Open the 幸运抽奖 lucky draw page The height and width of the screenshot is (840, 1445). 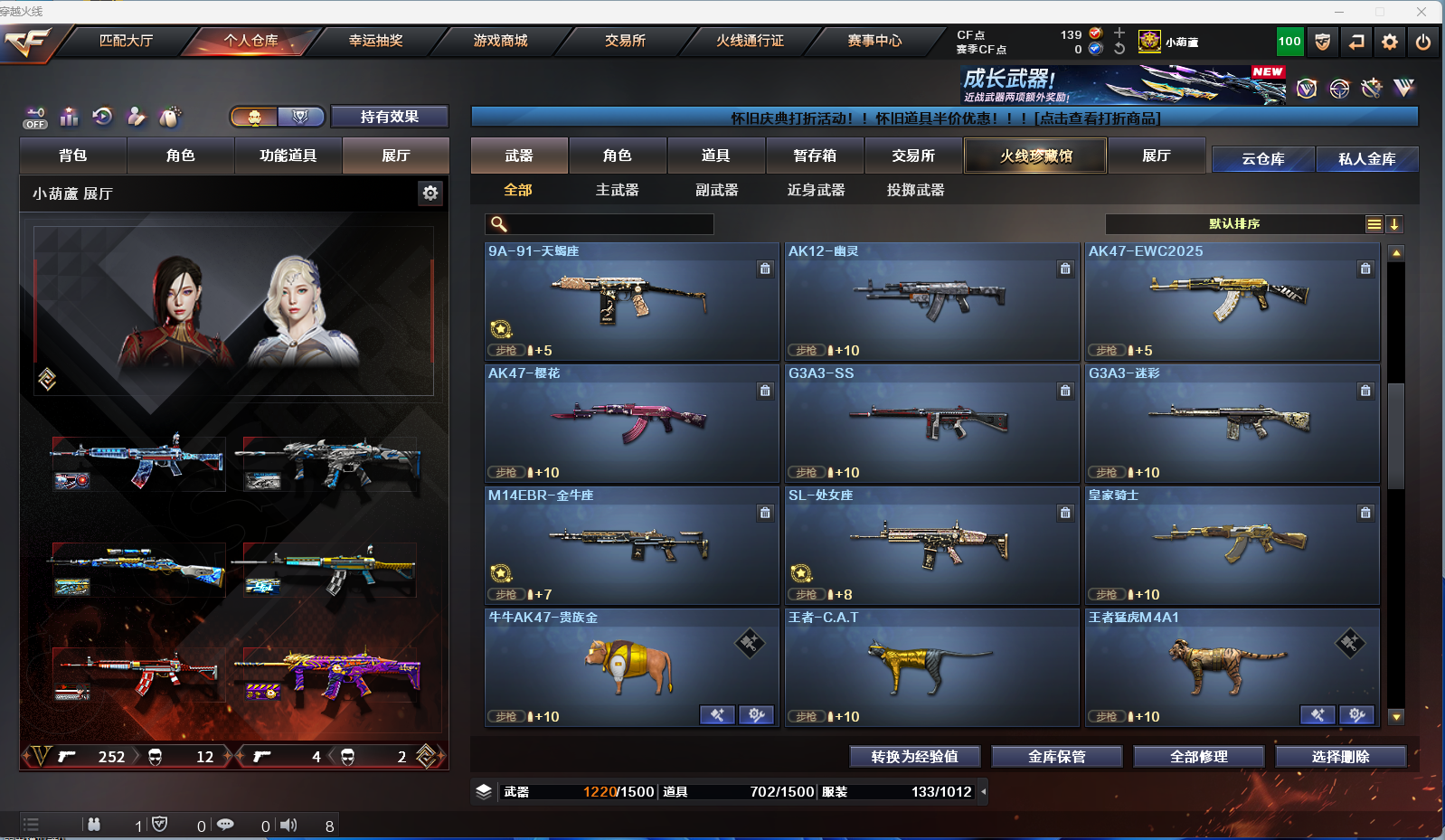click(x=375, y=41)
